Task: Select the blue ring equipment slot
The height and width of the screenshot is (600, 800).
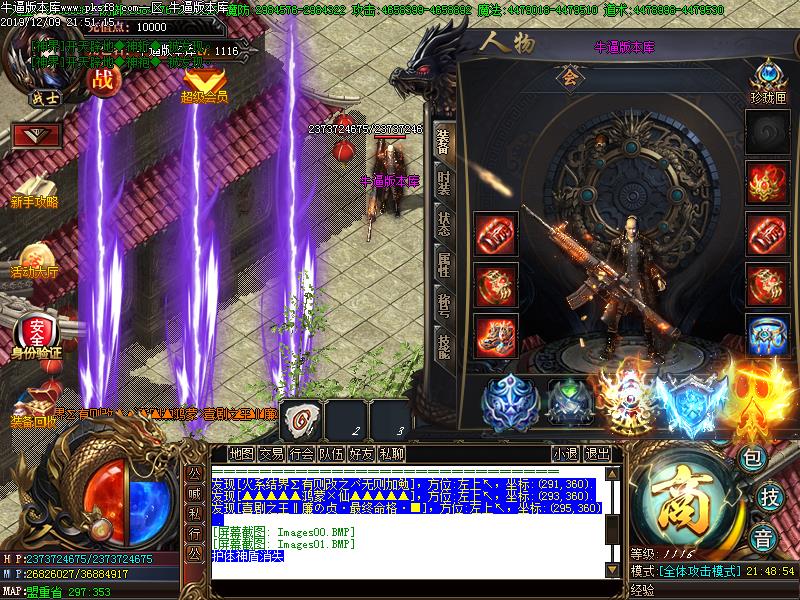Action: 768,333
